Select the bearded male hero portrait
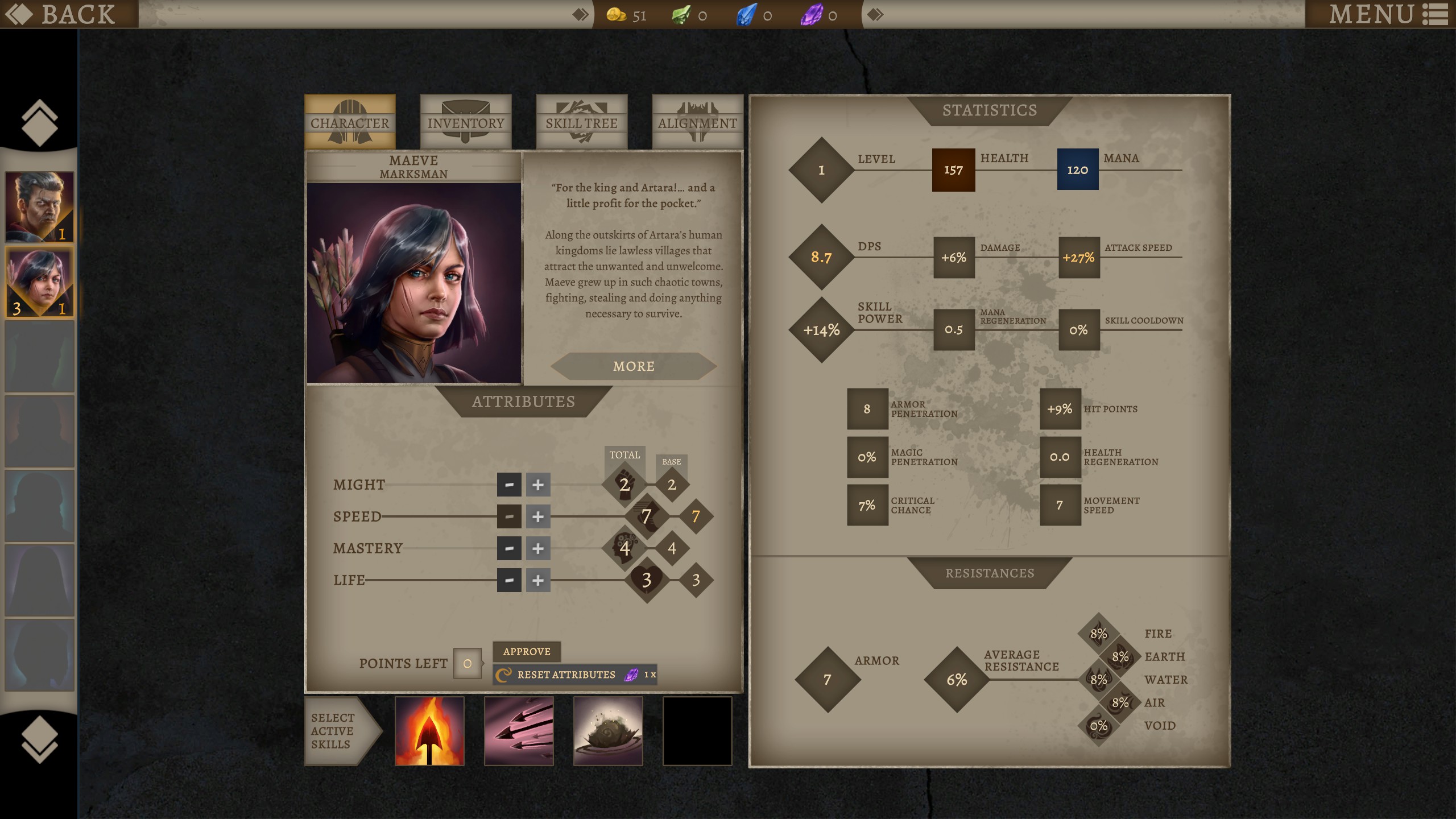The width and height of the screenshot is (1456, 819). (39, 207)
